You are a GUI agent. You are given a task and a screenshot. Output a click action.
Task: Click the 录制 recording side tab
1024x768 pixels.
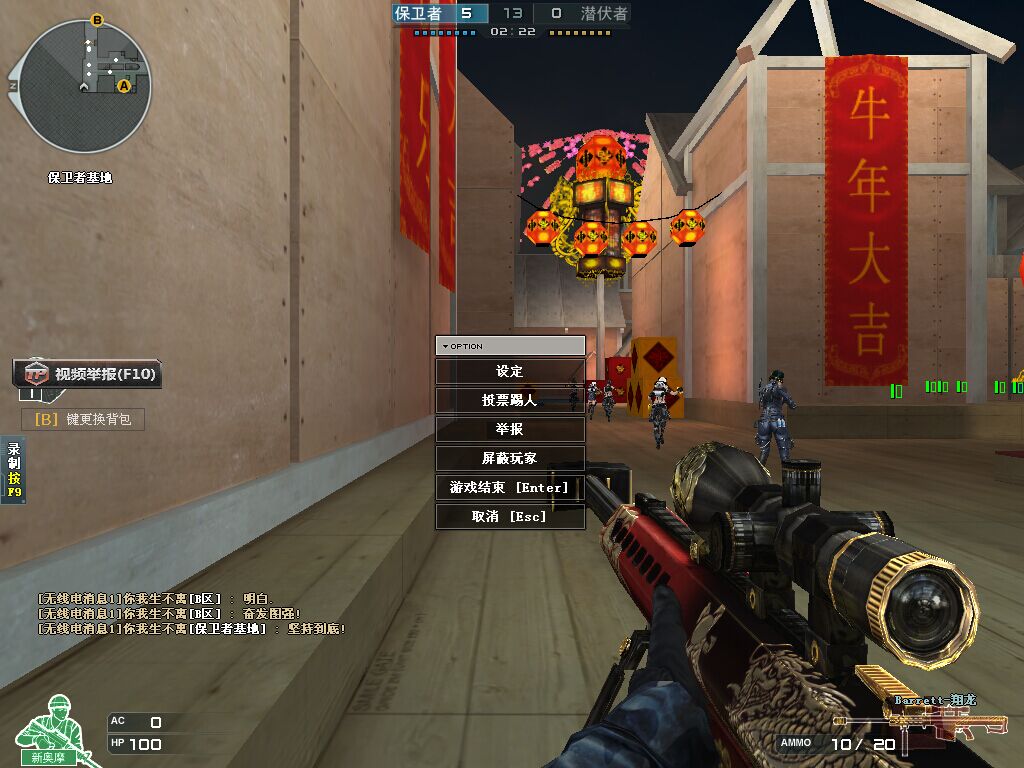14,470
